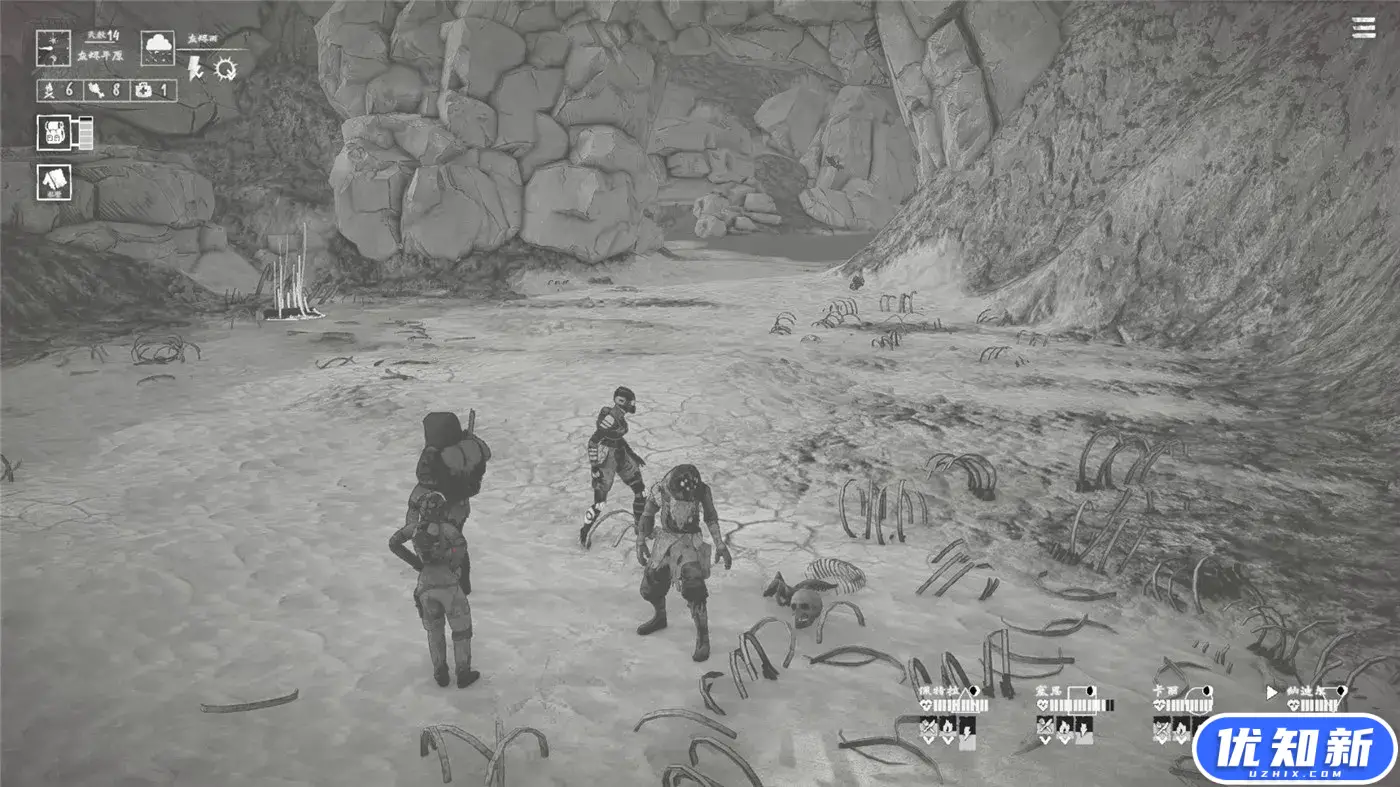Click the lightning bolt status icon
The width and height of the screenshot is (1400, 787).
196,69
